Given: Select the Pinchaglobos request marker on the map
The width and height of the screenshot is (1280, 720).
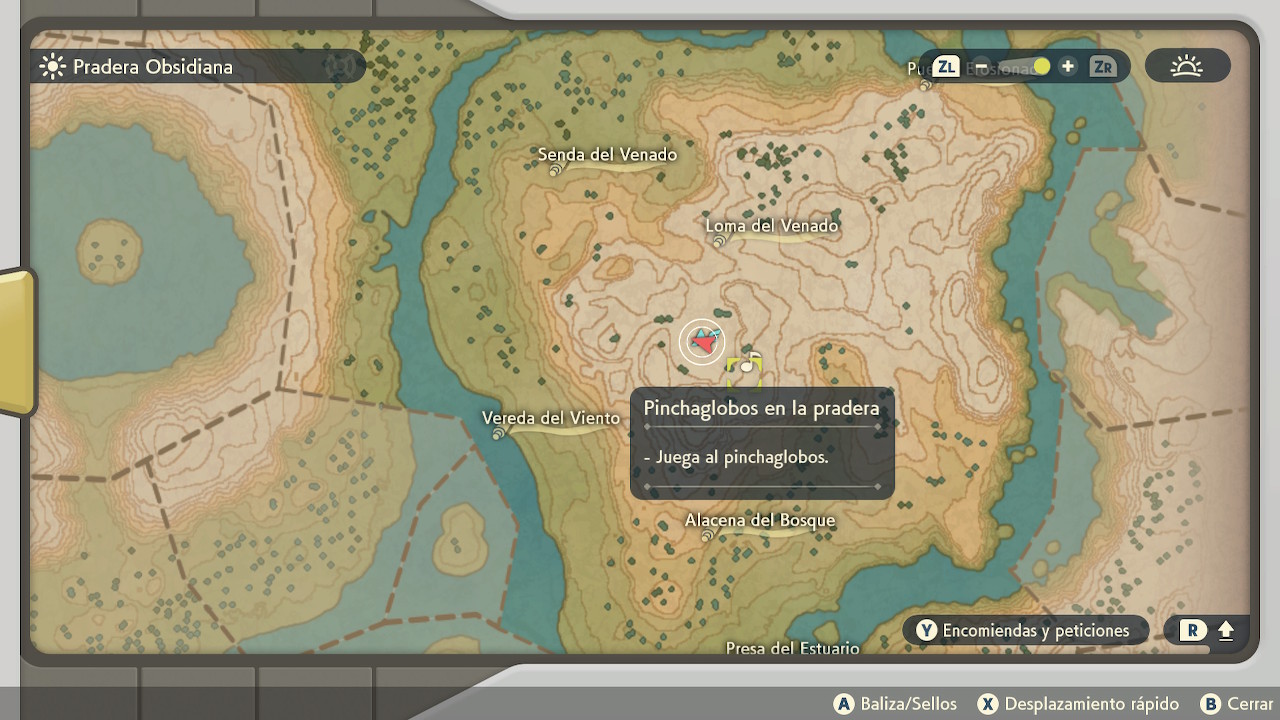Looking at the screenshot, I should pyautogui.click(x=745, y=367).
